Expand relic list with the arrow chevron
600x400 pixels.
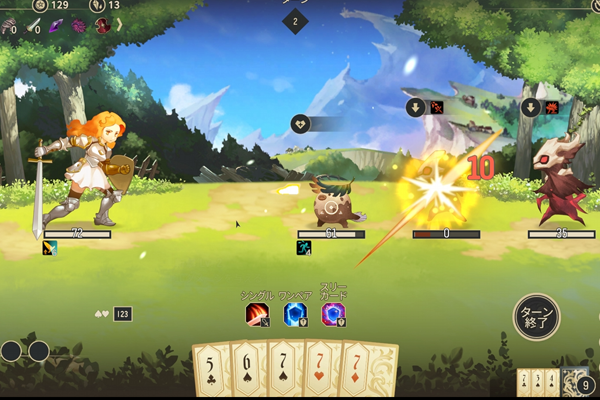(x=118, y=27)
